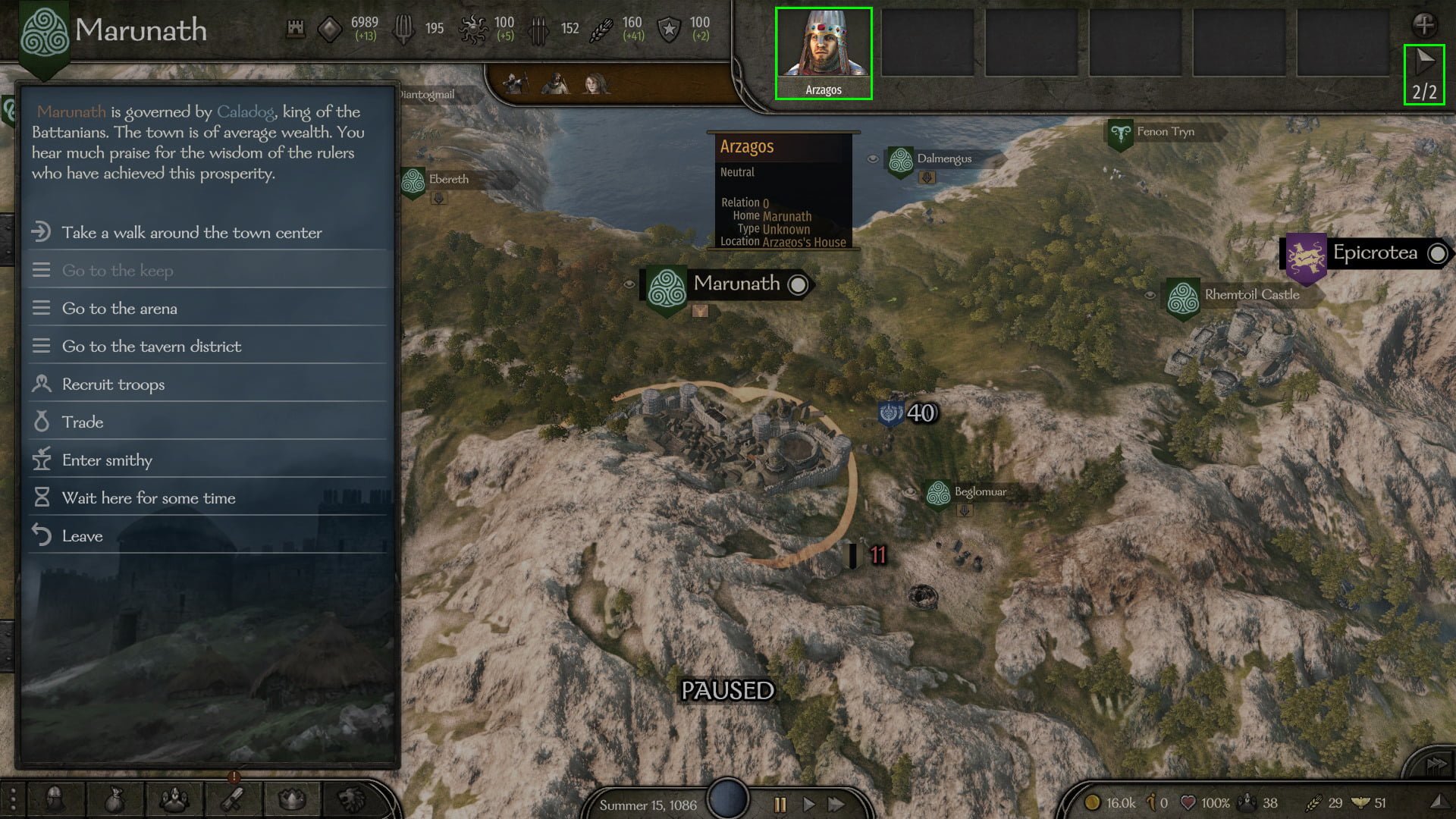Toggle the eye icon near Dalmengus village
Screen dimensions: 1456x819
click(x=872, y=158)
